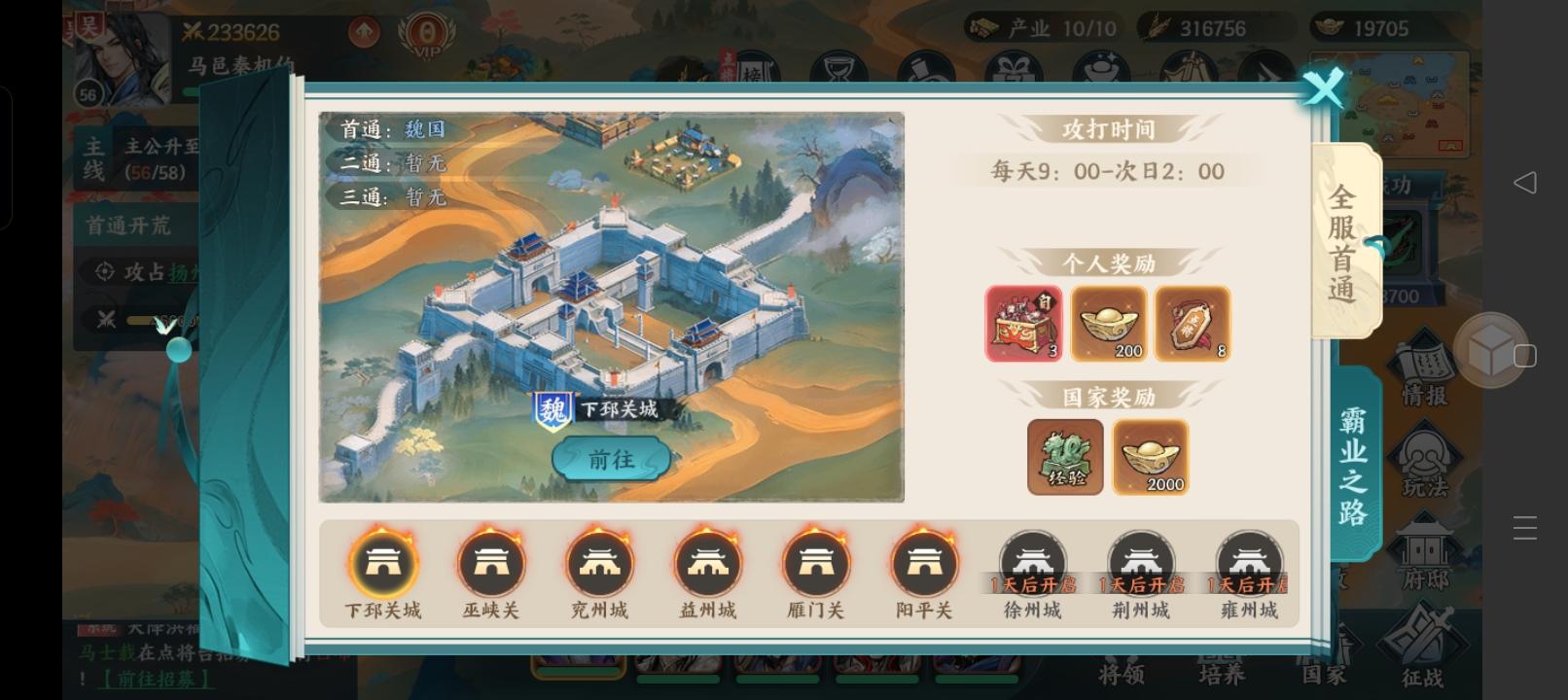This screenshot has height=700, width=1568.
Task: Tap the back arrow on right edge
Action: coord(1525,182)
